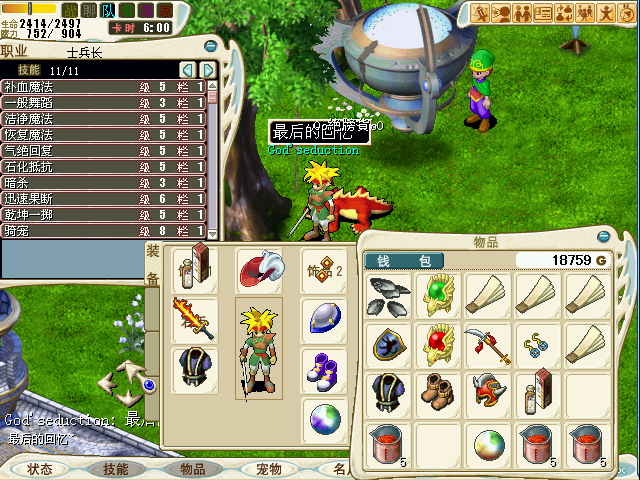Select the green gem winged helmet item

point(437,295)
